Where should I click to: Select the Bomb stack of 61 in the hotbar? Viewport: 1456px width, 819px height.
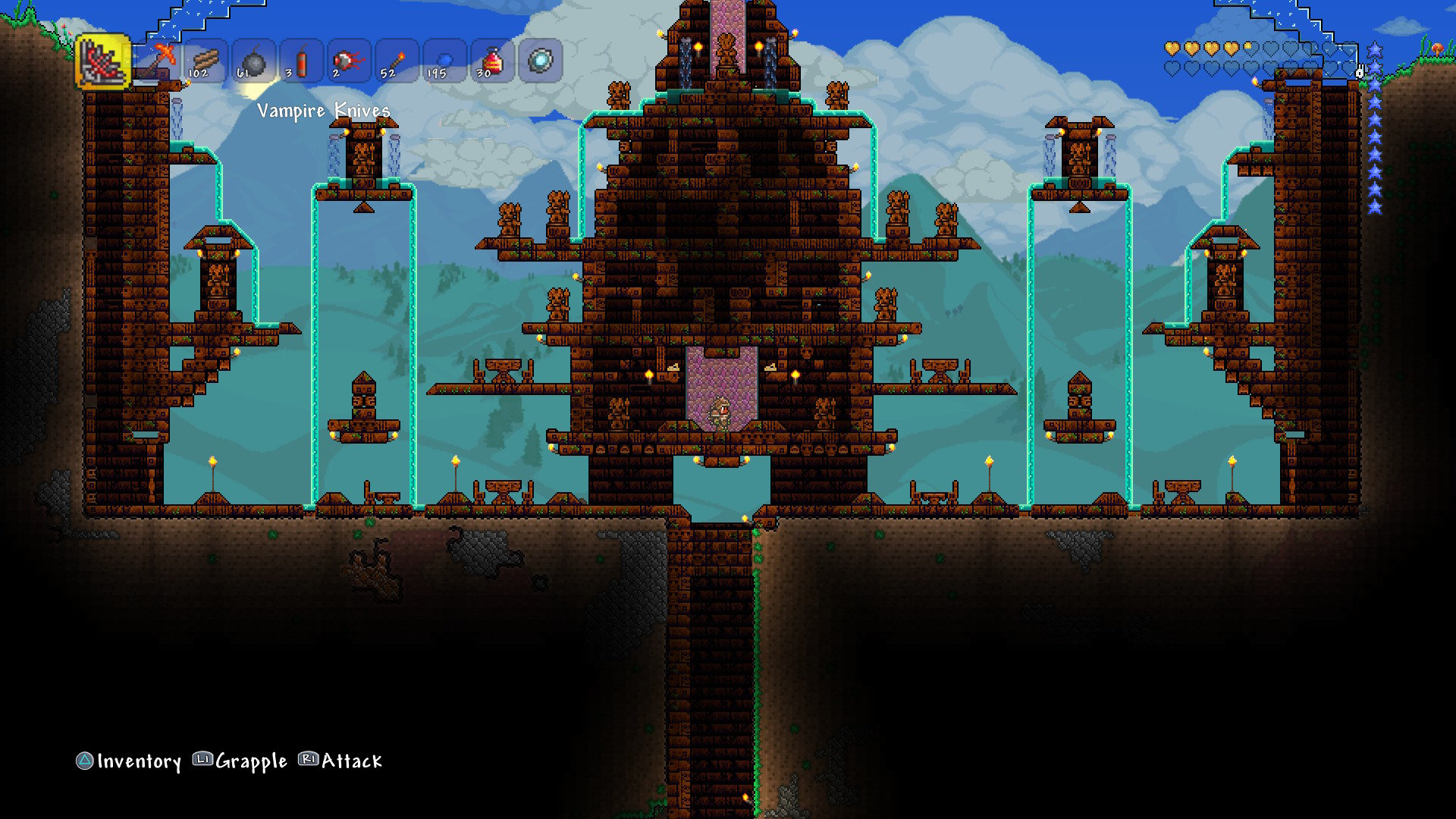coord(254,61)
